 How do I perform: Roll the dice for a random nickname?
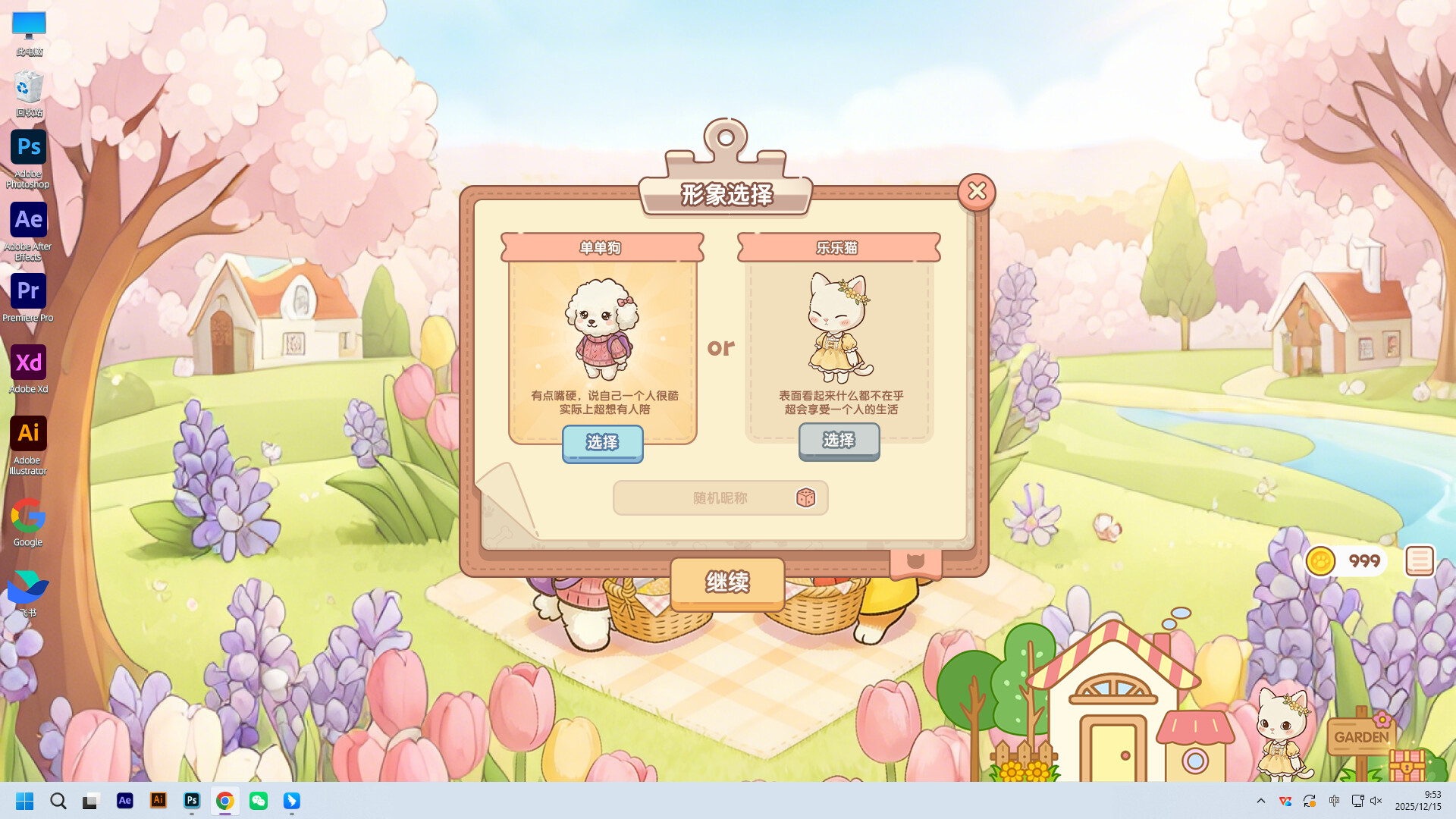coord(806,498)
